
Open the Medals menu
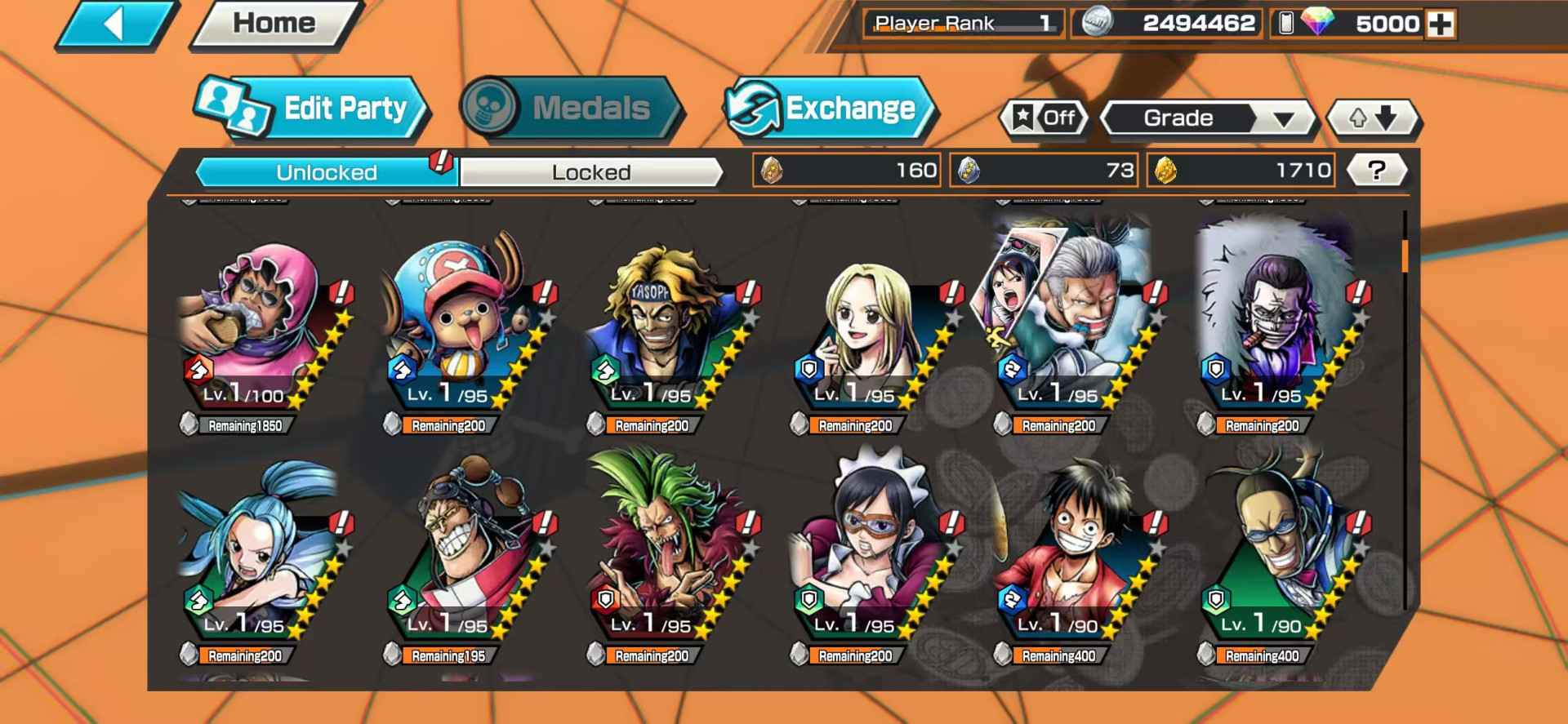[x=571, y=109]
